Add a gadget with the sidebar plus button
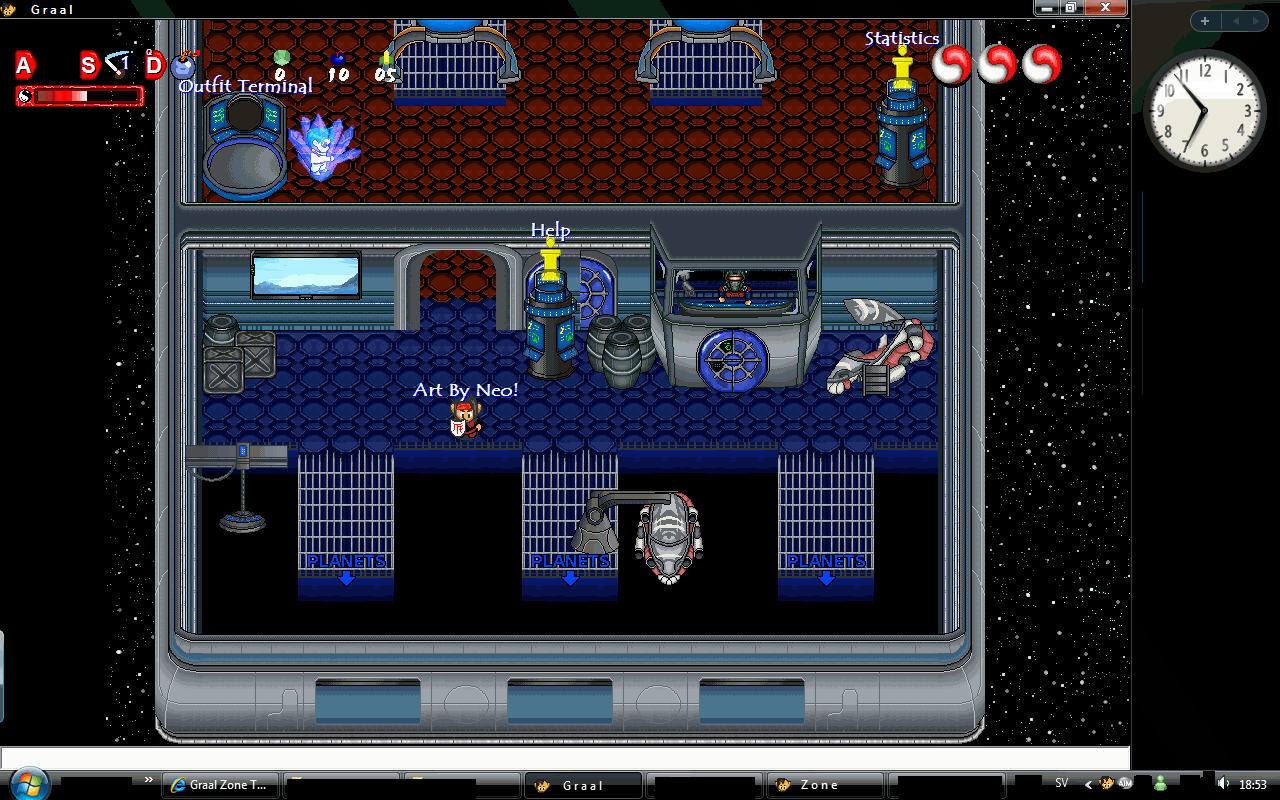This screenshot has height=800, width=1280. tap(1205, 21)
